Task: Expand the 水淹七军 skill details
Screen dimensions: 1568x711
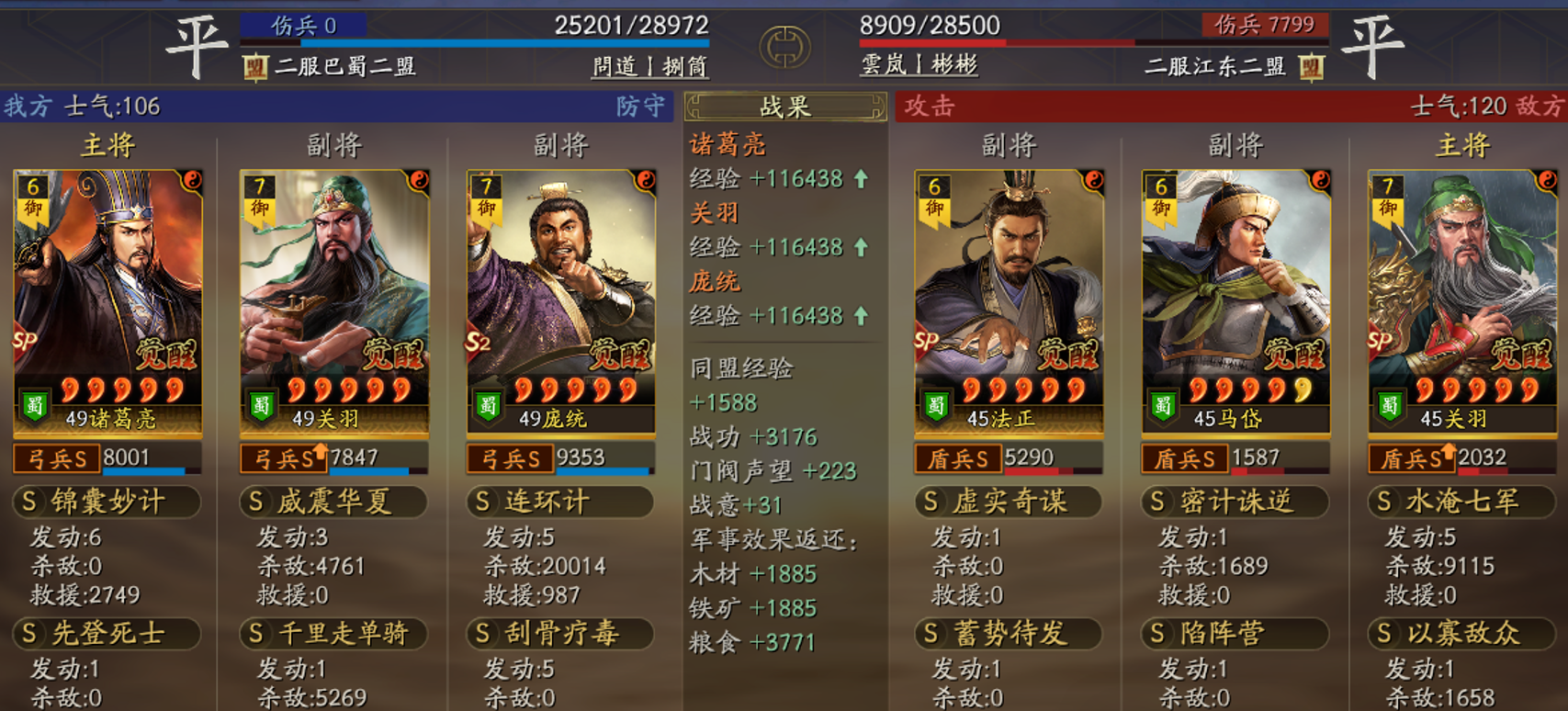Action: point(1461,502)
